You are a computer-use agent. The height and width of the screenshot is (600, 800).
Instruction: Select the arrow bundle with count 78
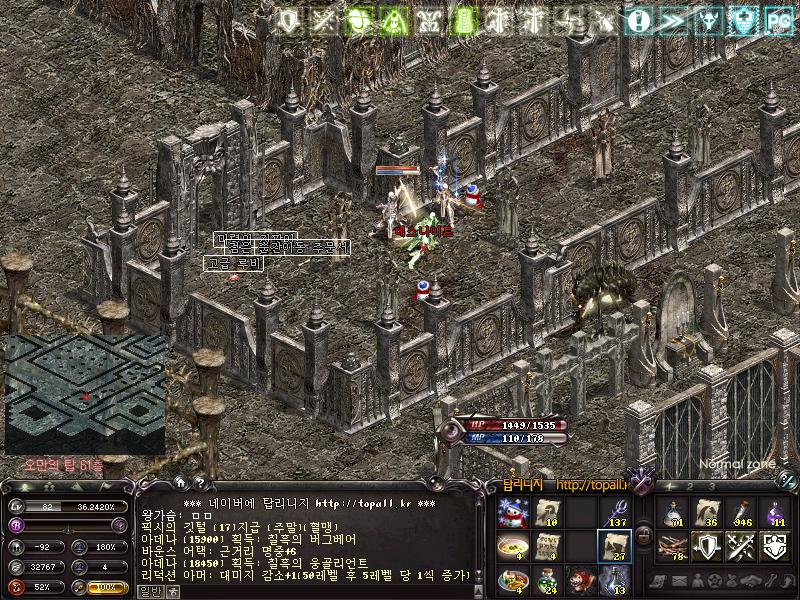(x=672, y=546)
